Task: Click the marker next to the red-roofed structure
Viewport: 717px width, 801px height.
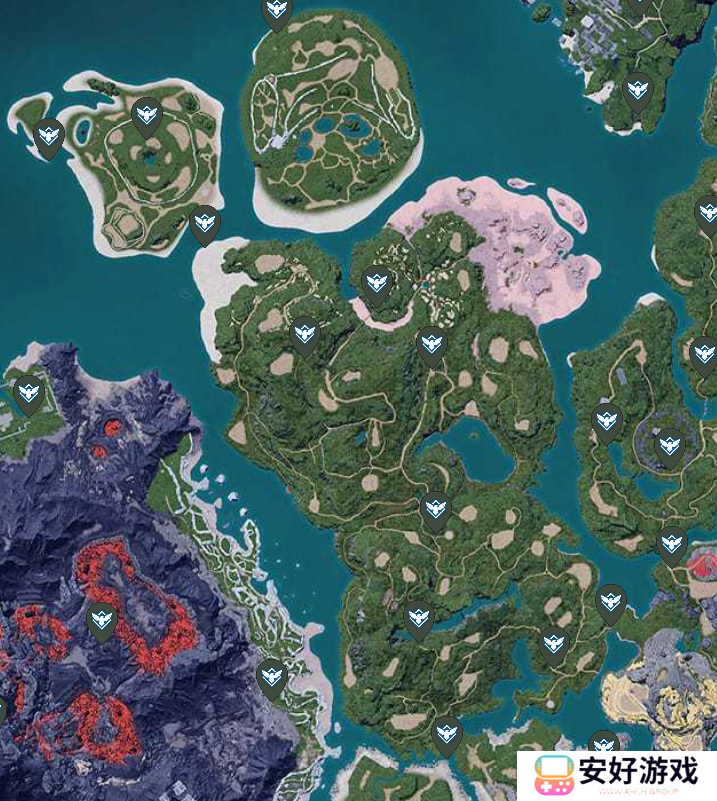Action: tap(672, 545)
